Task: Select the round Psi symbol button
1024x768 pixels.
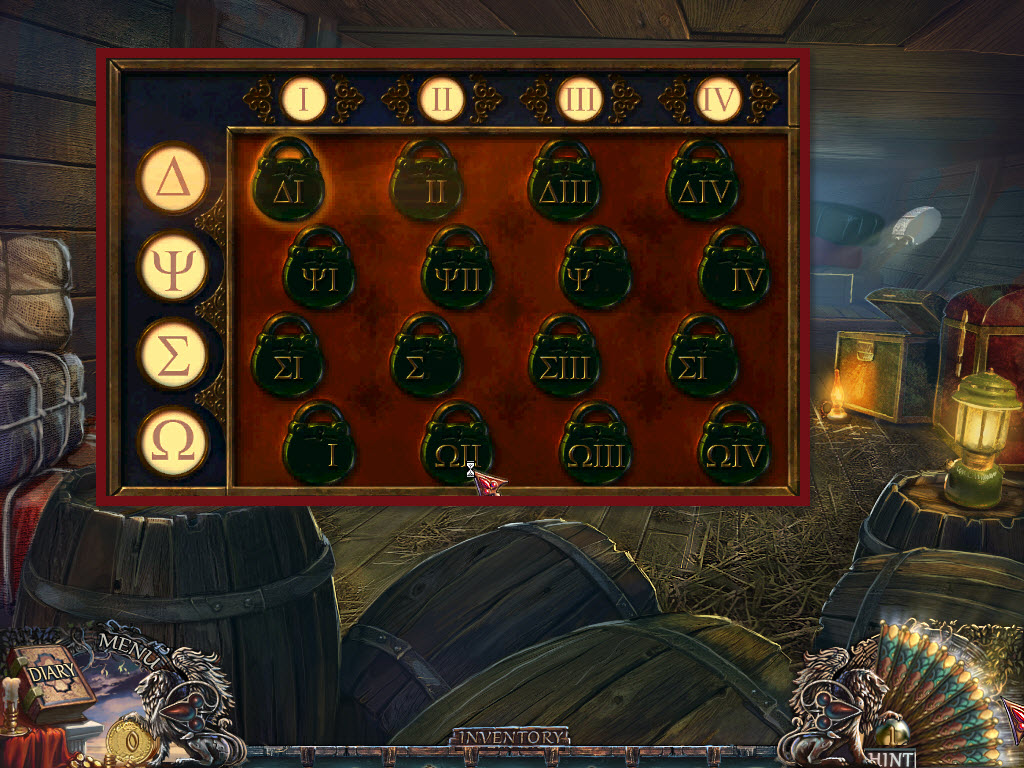Action: coord(173,266)
